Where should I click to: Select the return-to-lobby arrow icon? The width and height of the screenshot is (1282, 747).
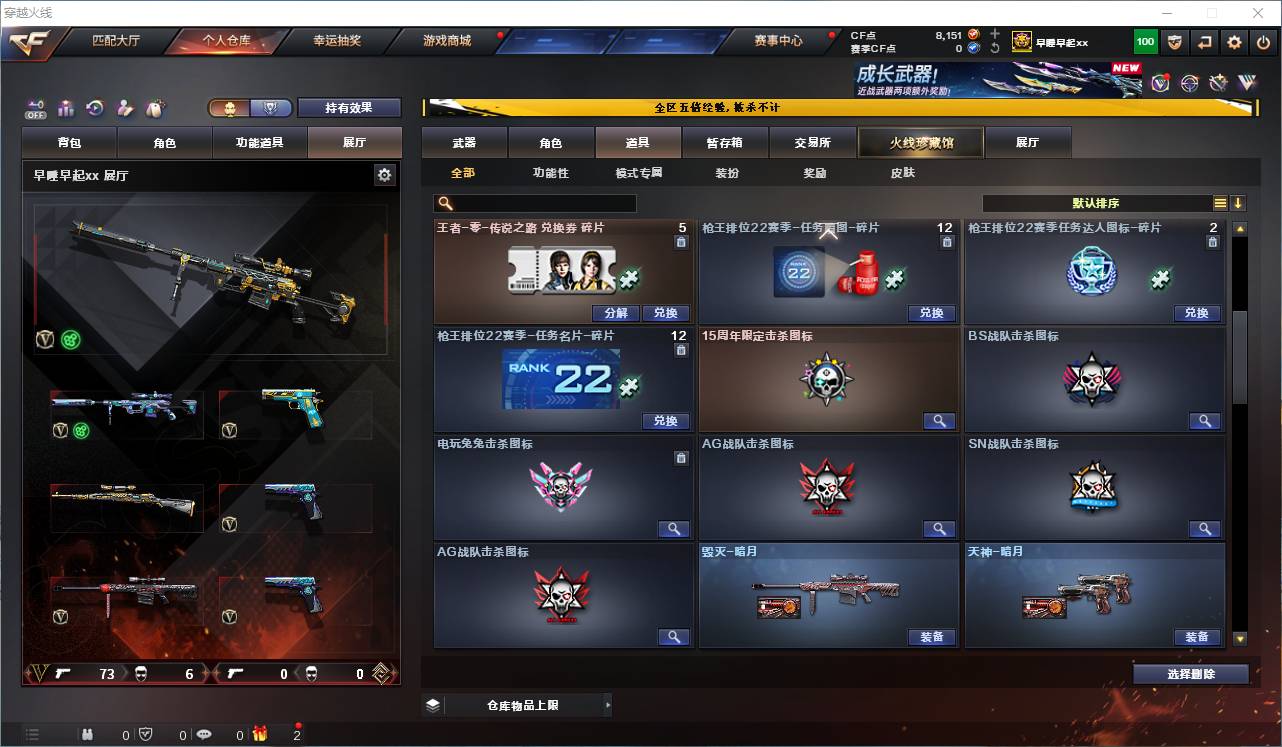pyautogui.click(x=1204, y=42)
